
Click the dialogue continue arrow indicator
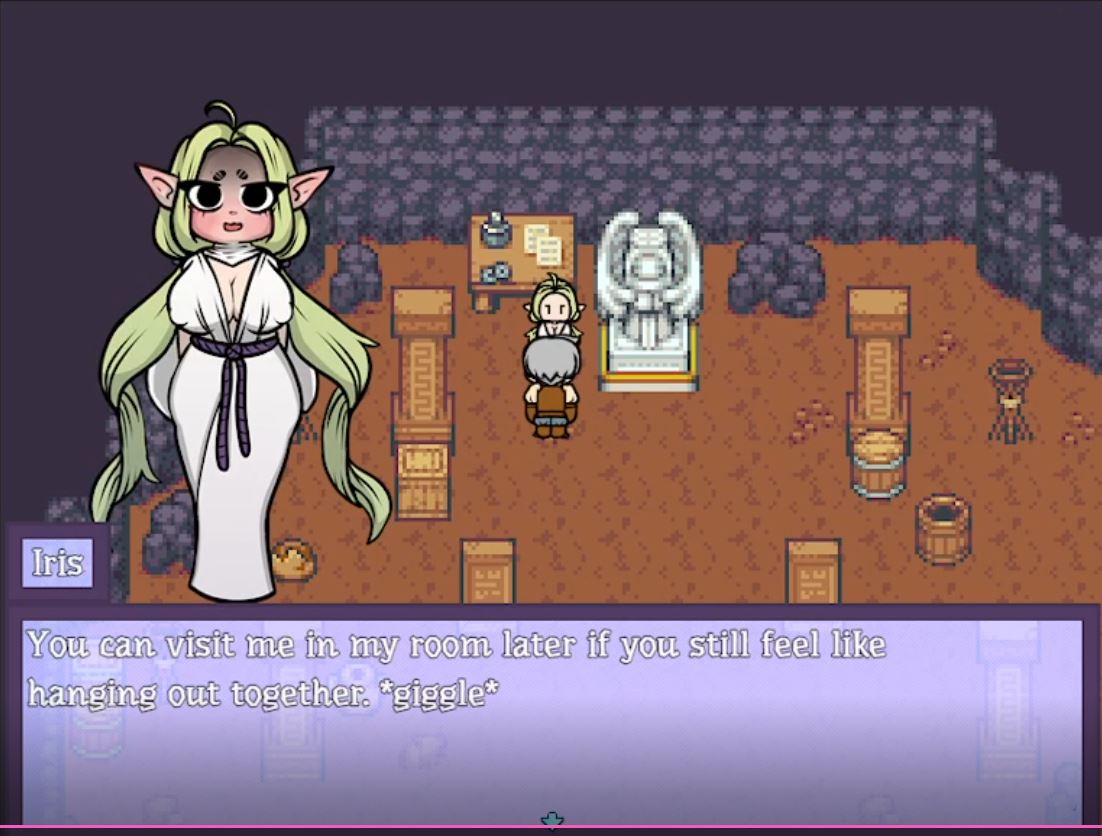tap(552, 821)
